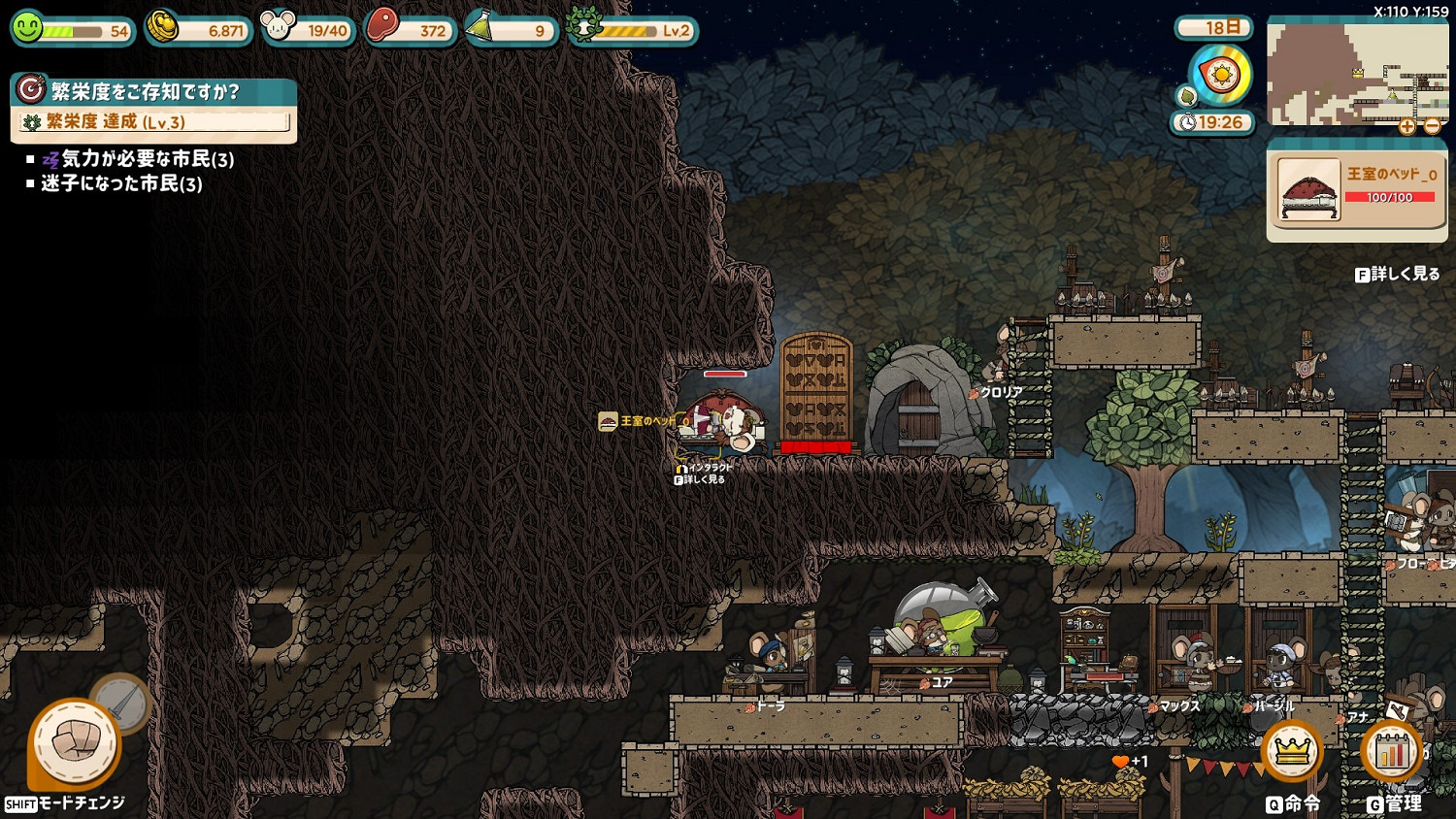Open the crown command (命令) button
The image size is (1456, 819).
coord(1292,752)
